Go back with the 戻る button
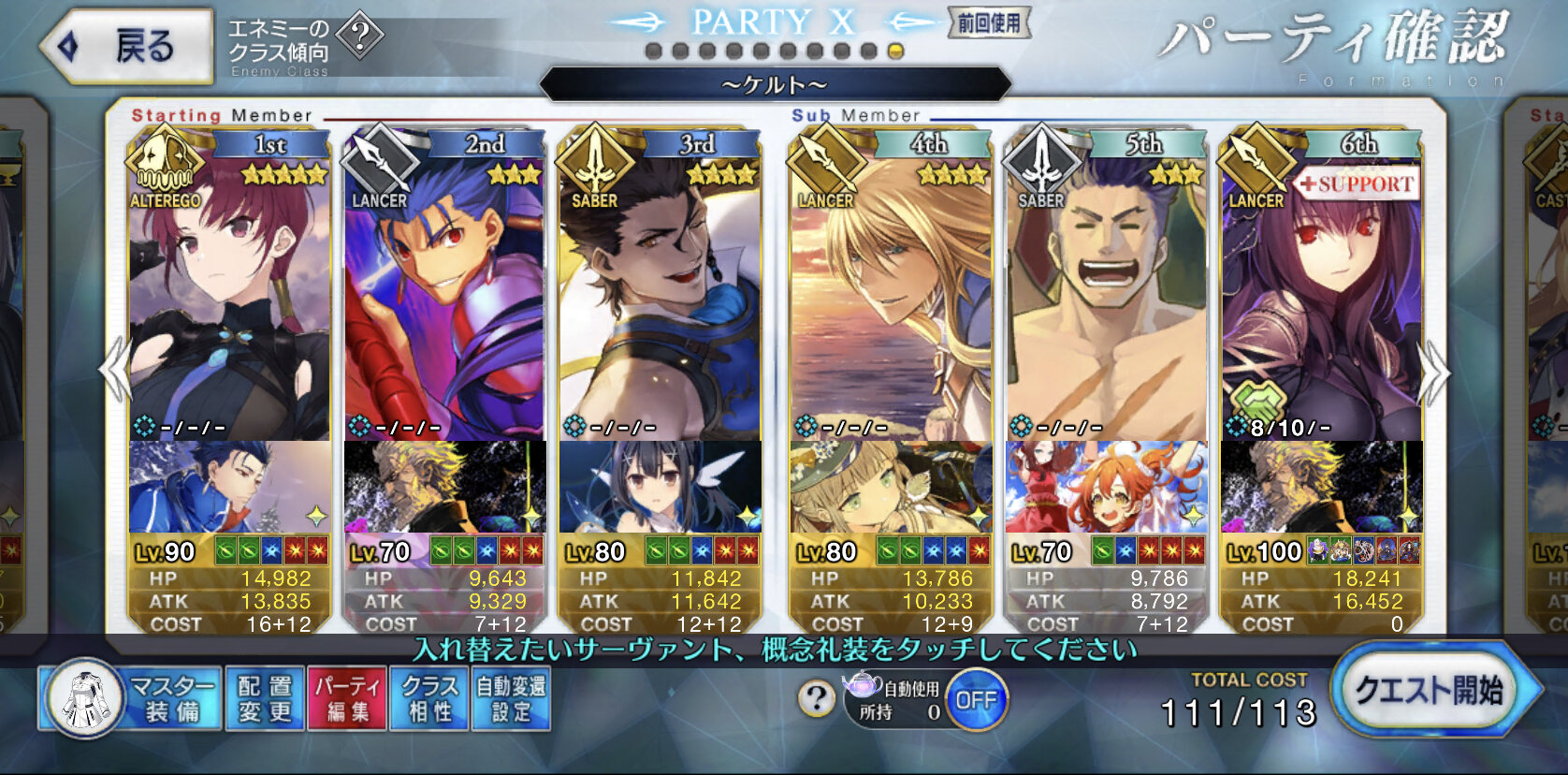 126,46
